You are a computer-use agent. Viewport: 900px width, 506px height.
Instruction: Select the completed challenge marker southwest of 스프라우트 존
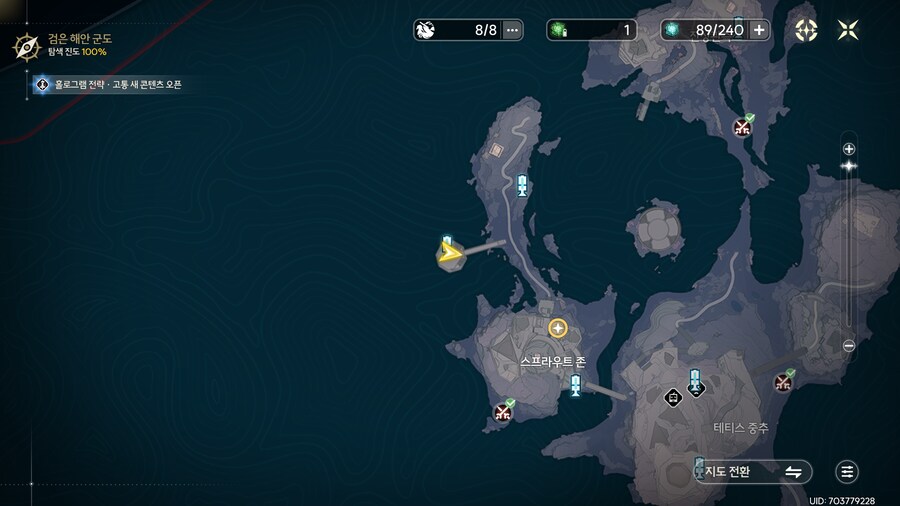pos(503,412)
